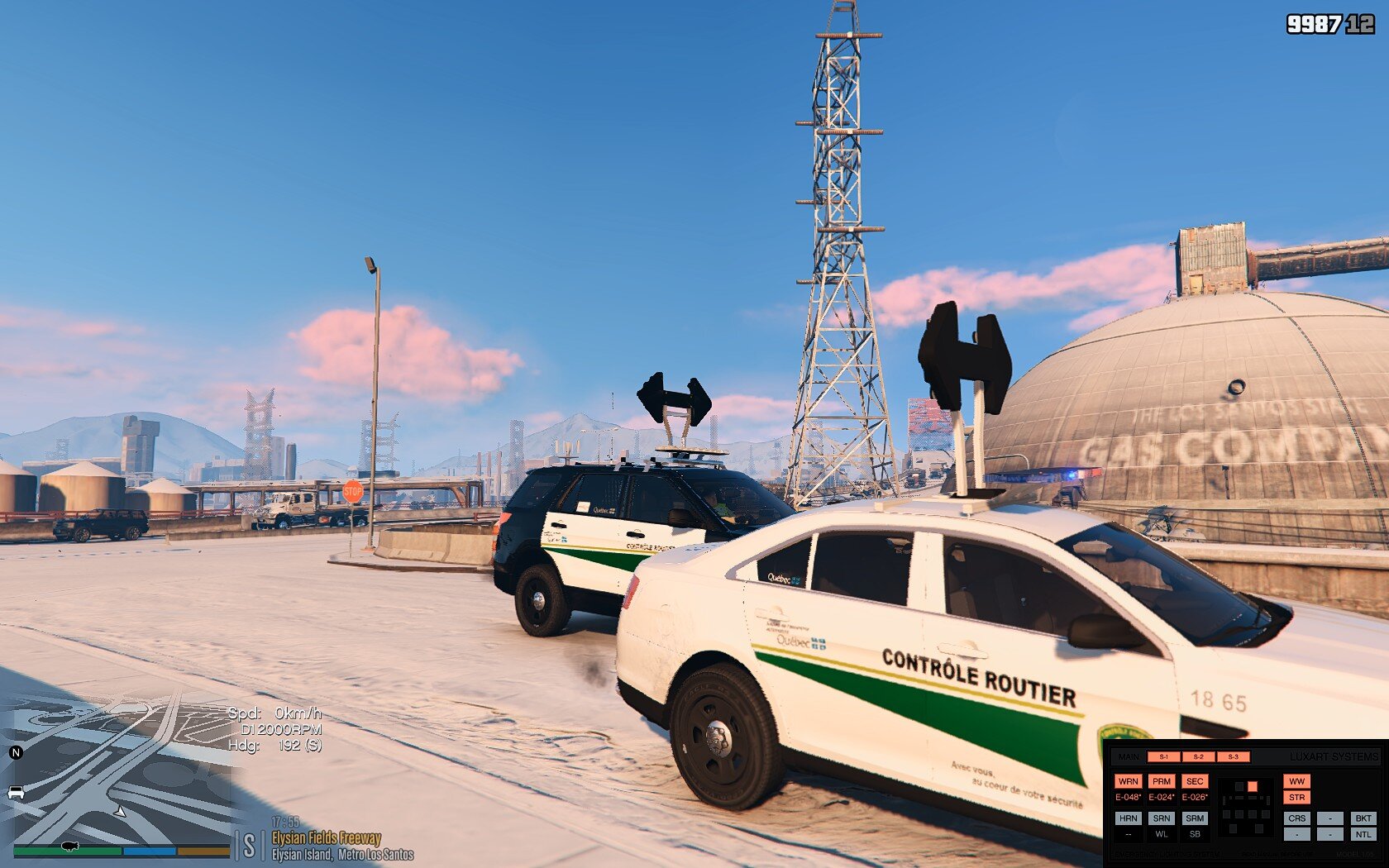Sound the HRN horn button

(1128, 818)
